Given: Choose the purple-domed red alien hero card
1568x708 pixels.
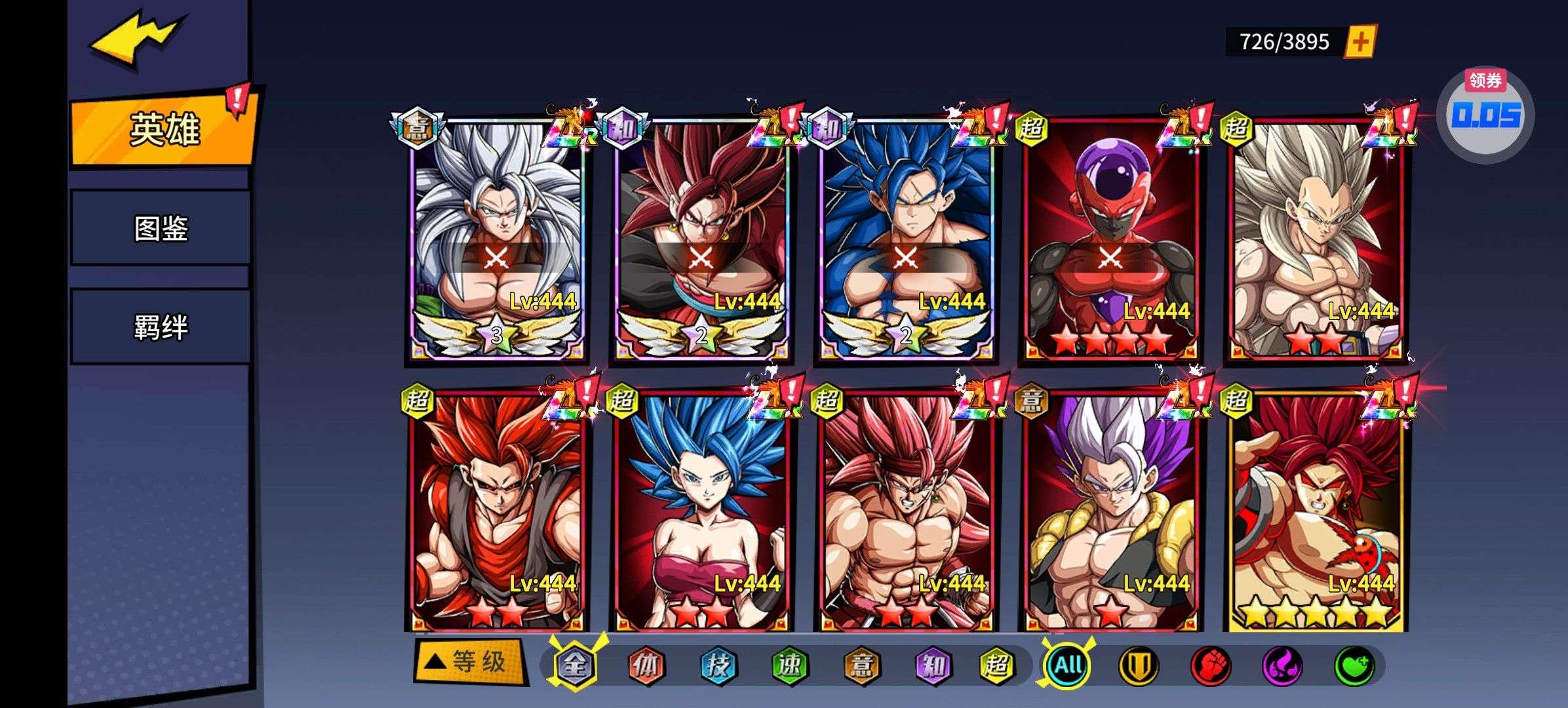Looking at the screenshot, I should (x=1110, y=239).
